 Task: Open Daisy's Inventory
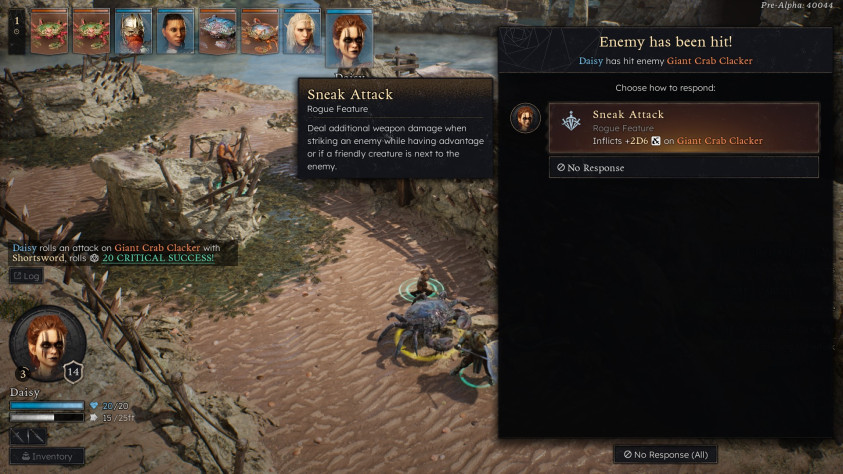[x=47, y=456]
